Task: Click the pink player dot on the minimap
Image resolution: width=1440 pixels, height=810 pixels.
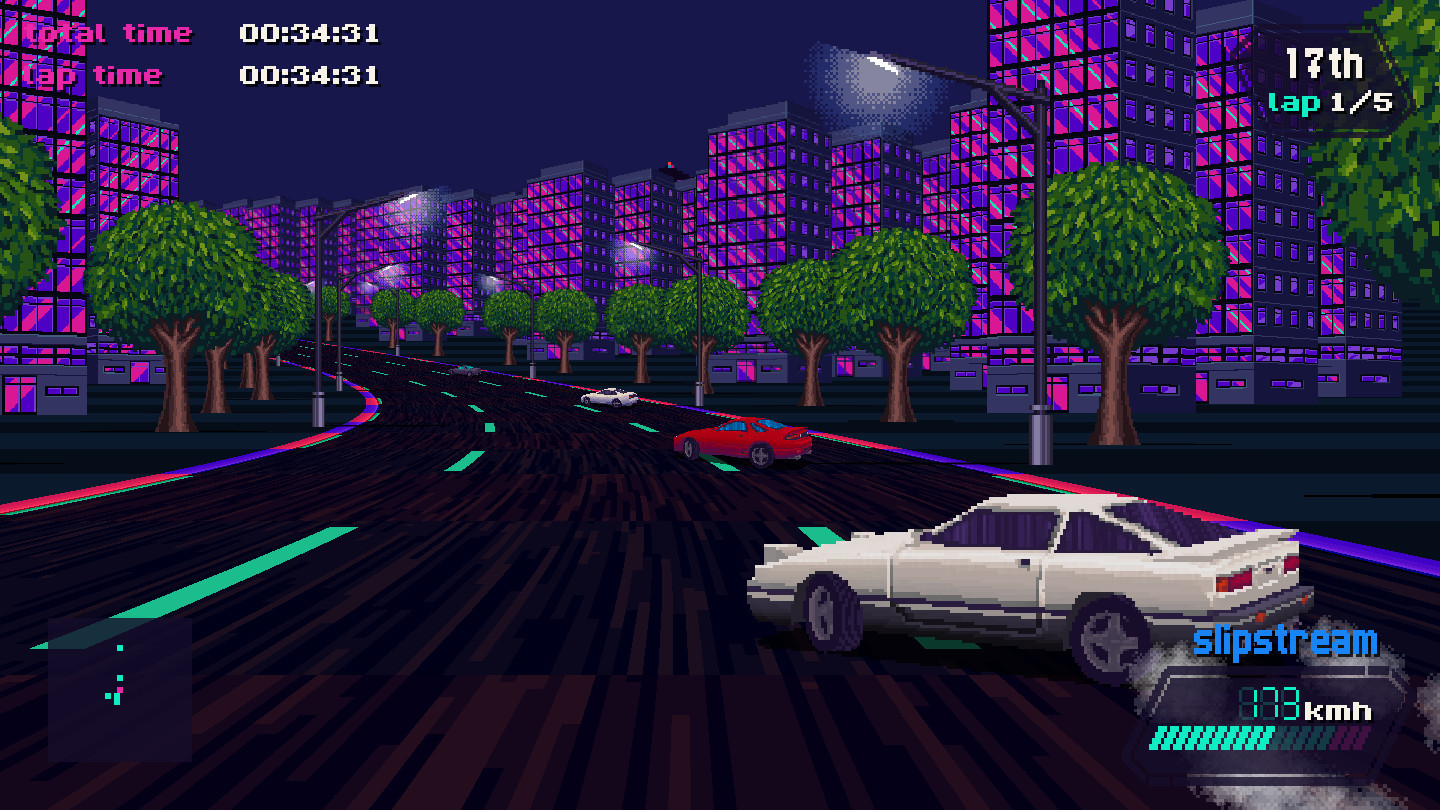Action: pyautogui.click(x=120, y=690)
